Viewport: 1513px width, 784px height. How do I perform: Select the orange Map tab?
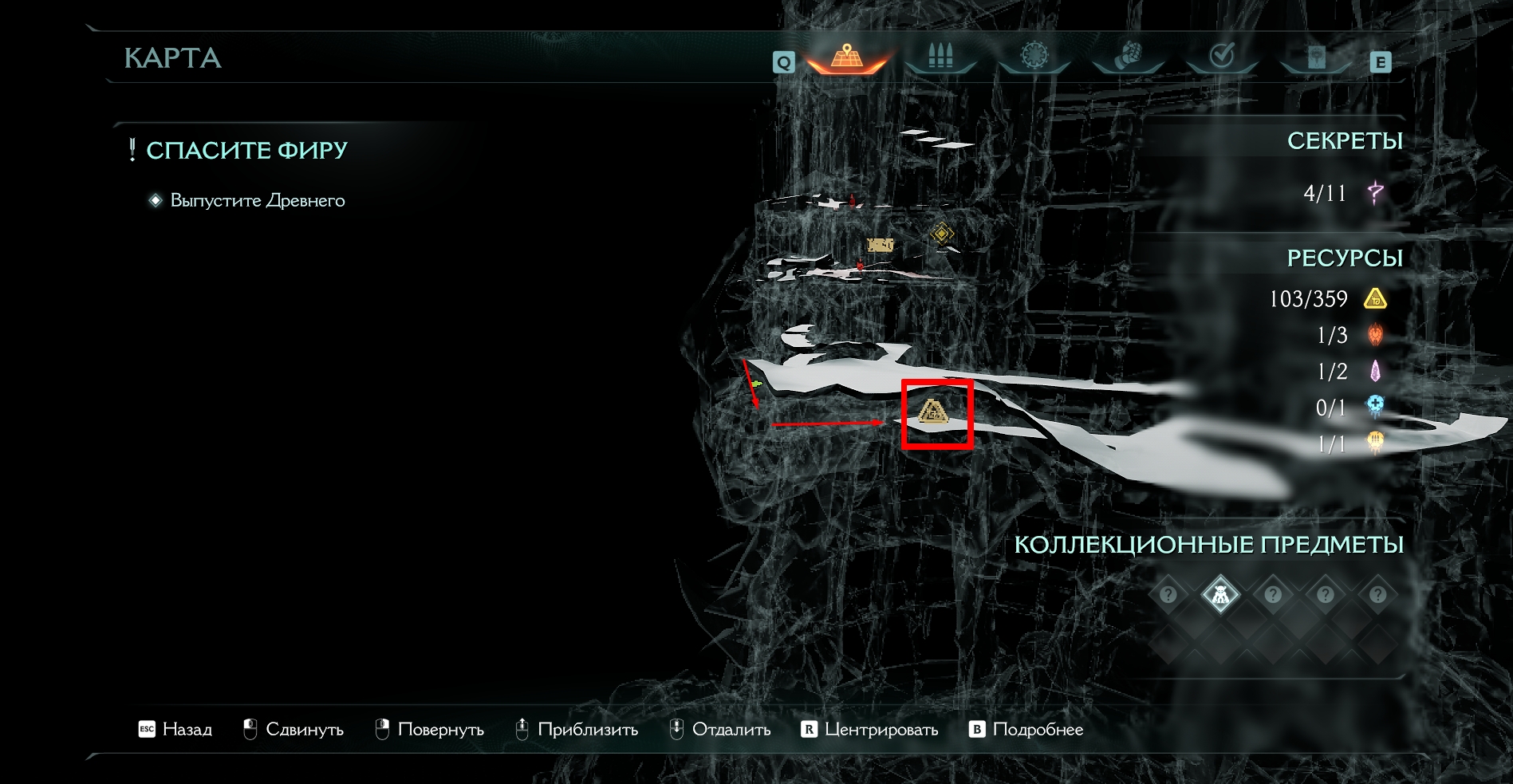pyautogui.click(x=847, y=57)
